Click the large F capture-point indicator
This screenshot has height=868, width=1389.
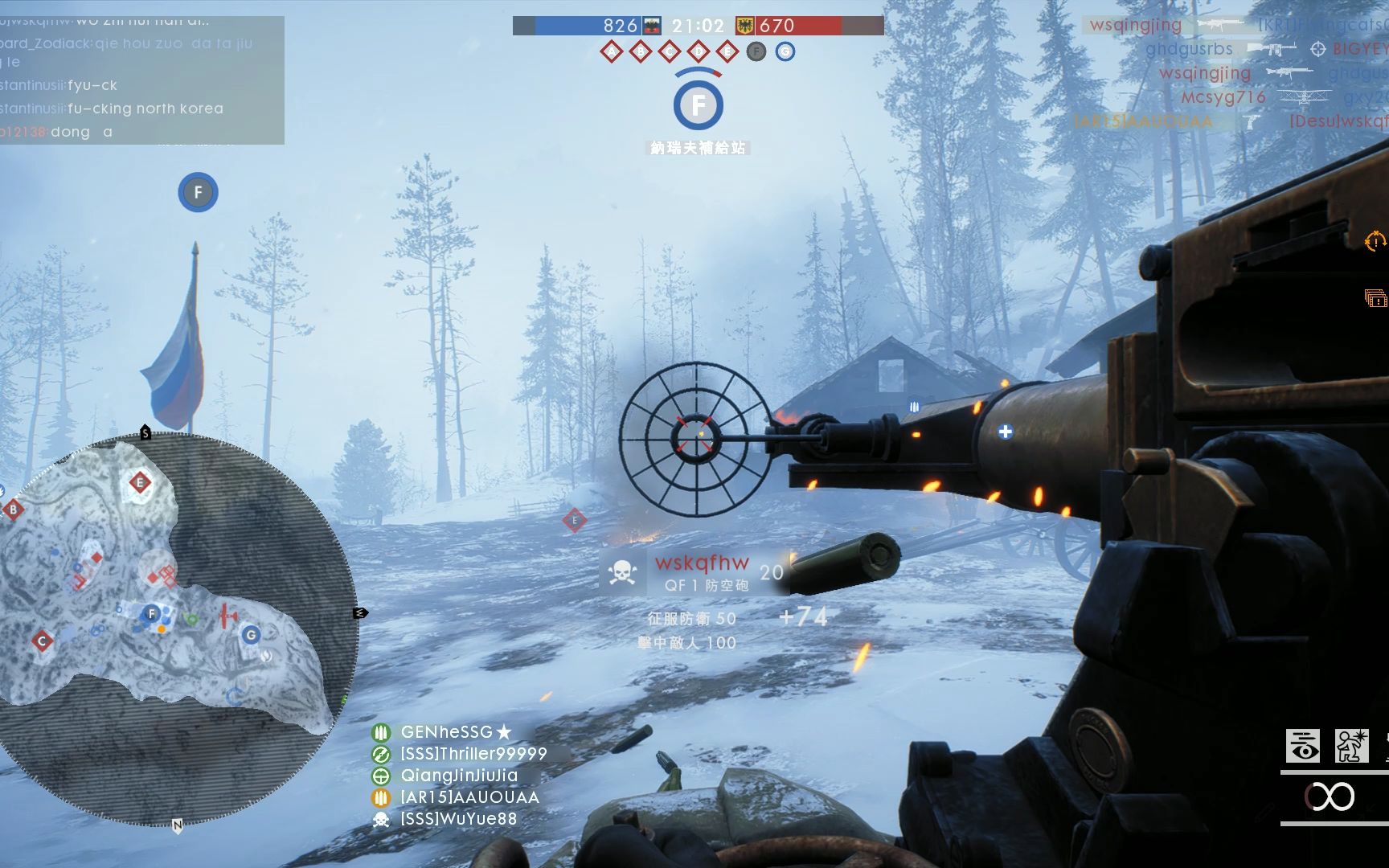tap(699, 105)
